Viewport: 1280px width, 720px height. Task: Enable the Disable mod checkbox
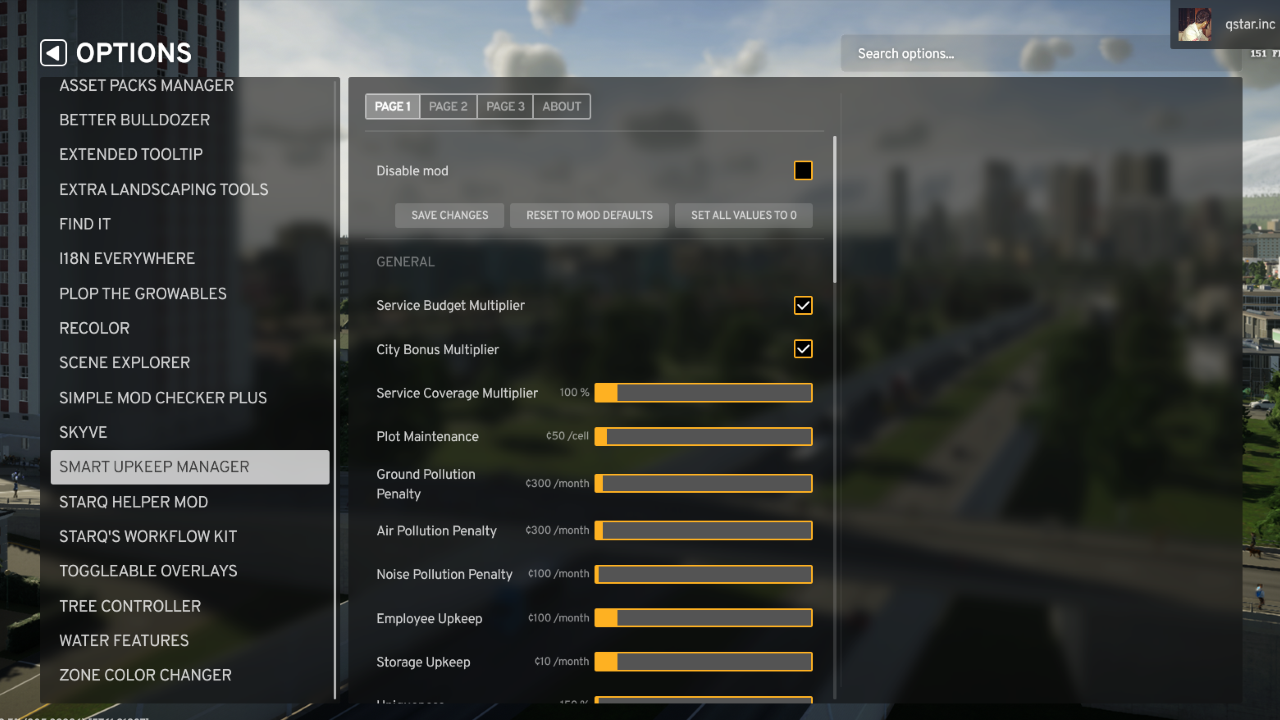pos(803,170)
